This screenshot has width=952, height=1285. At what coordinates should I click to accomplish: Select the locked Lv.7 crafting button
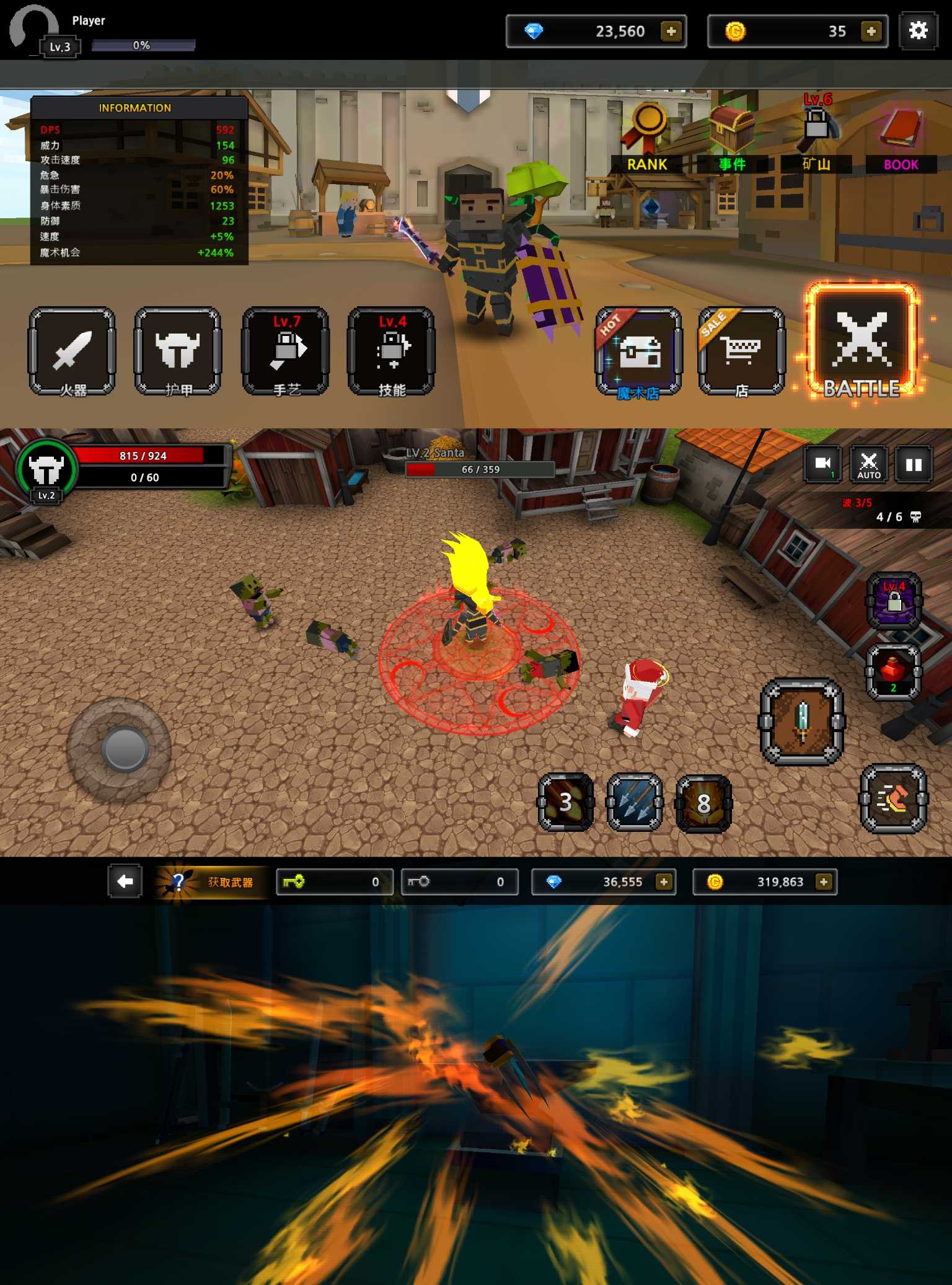click(x=286, y=351)
